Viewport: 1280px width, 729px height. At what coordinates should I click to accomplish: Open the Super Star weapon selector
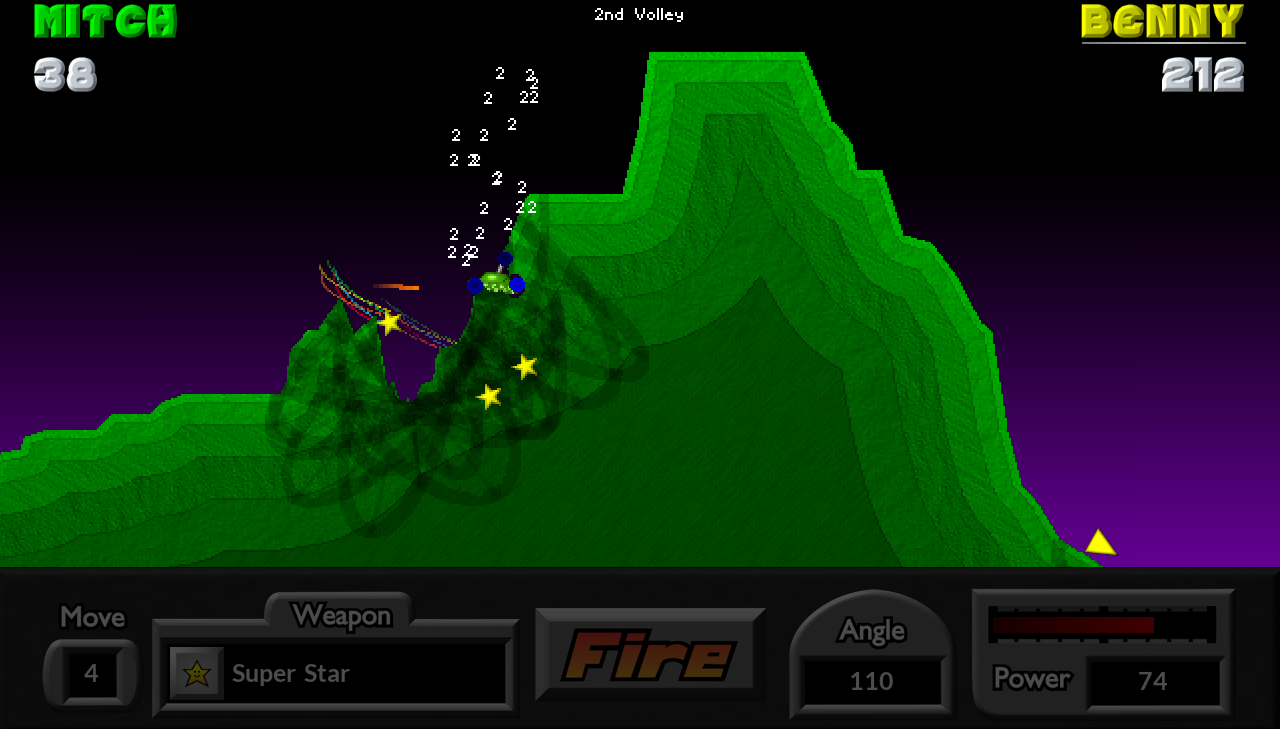[338, 673]
